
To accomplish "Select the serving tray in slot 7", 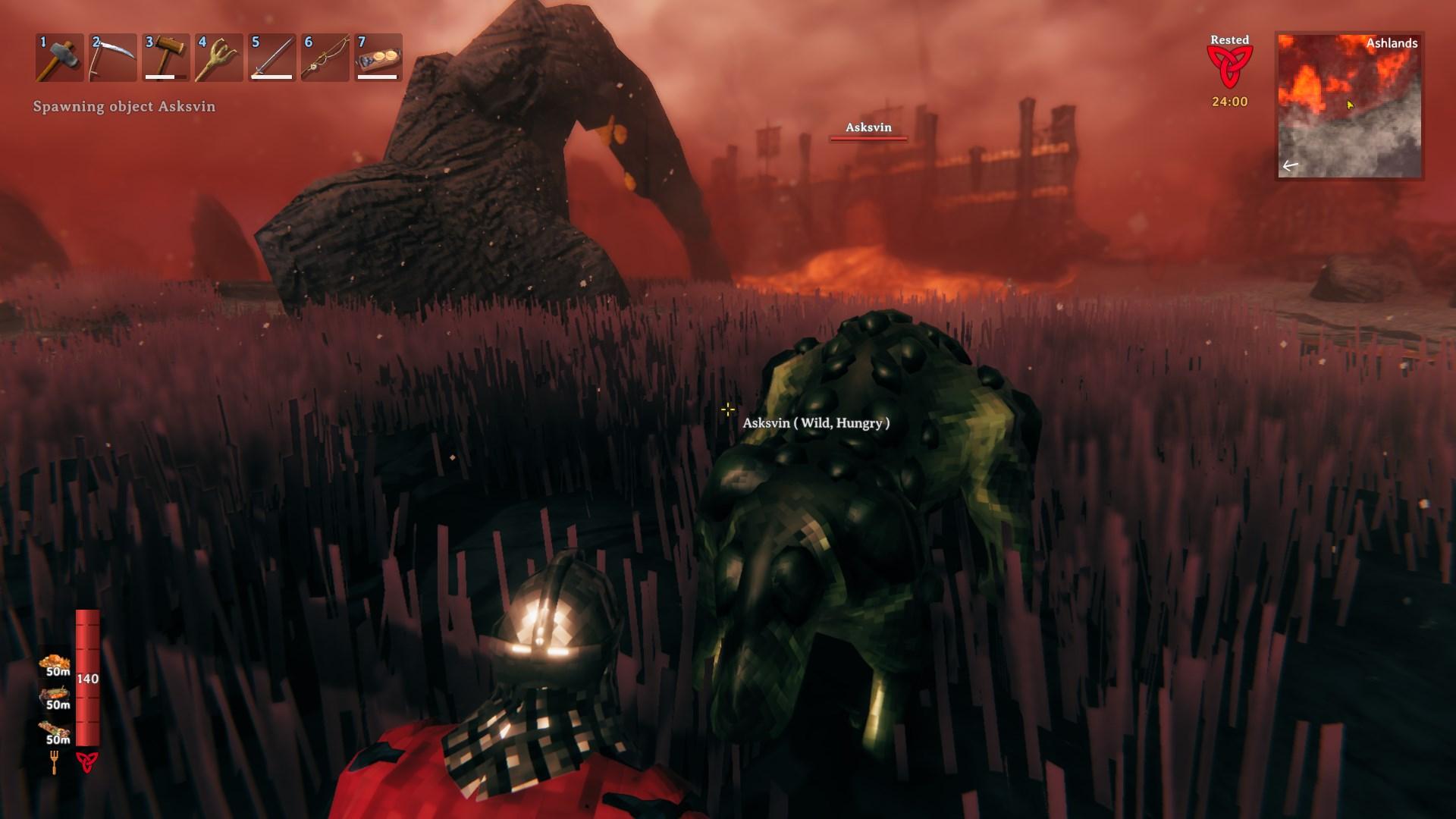I will click(378, 58).
